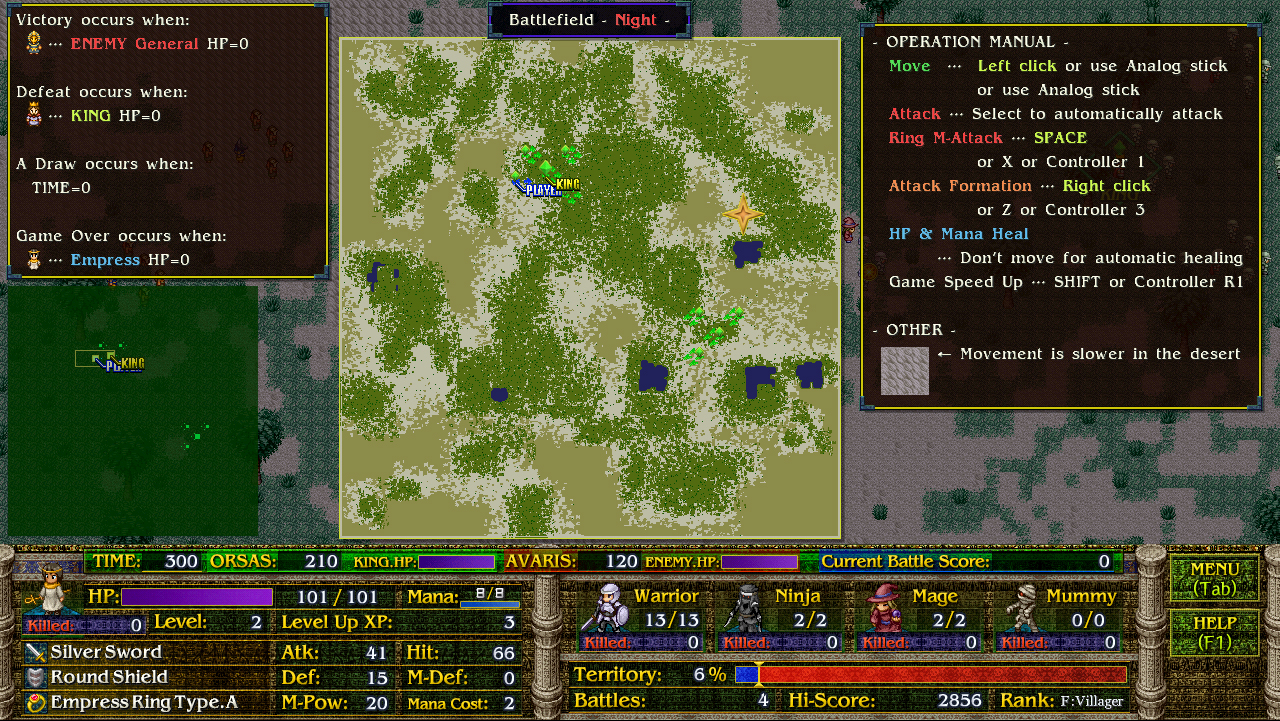Click the Battlefield - Night title banner
The image size is (1280, 721).
pos(588,20)
